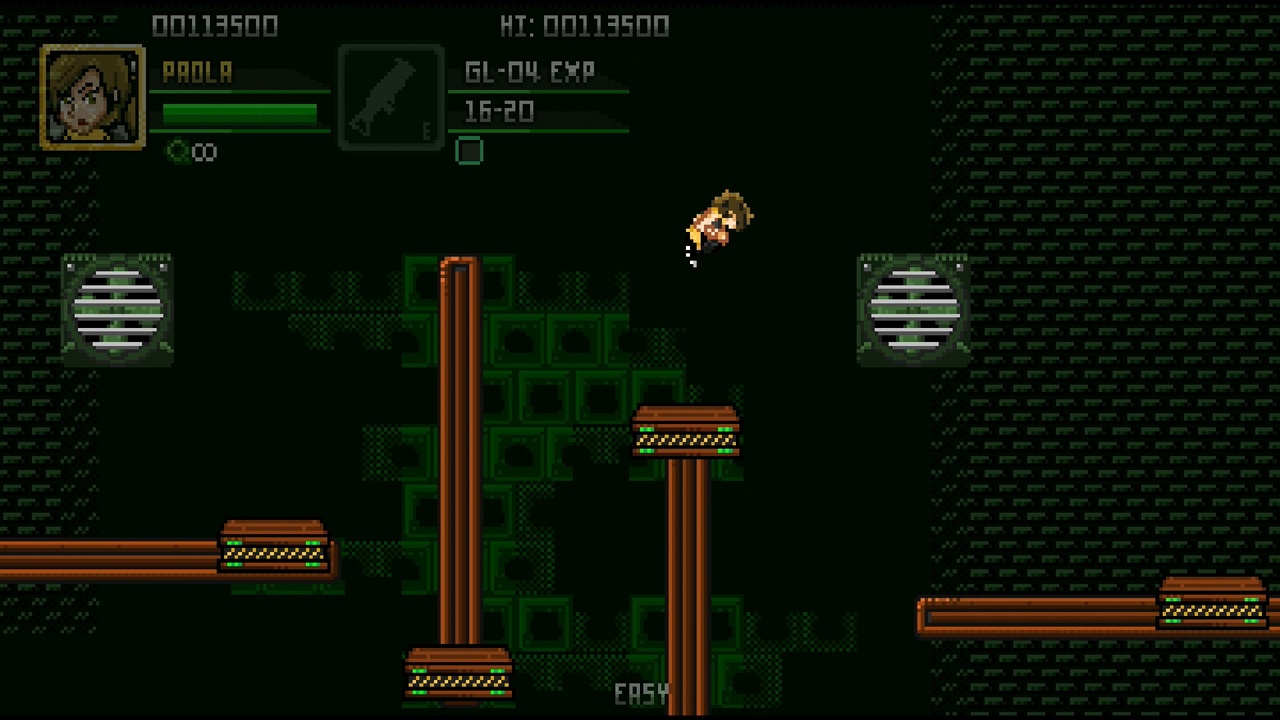Click Paola's green health progress bar
1280x720 pixels.
pyautogui.click(x=240, y=112)
